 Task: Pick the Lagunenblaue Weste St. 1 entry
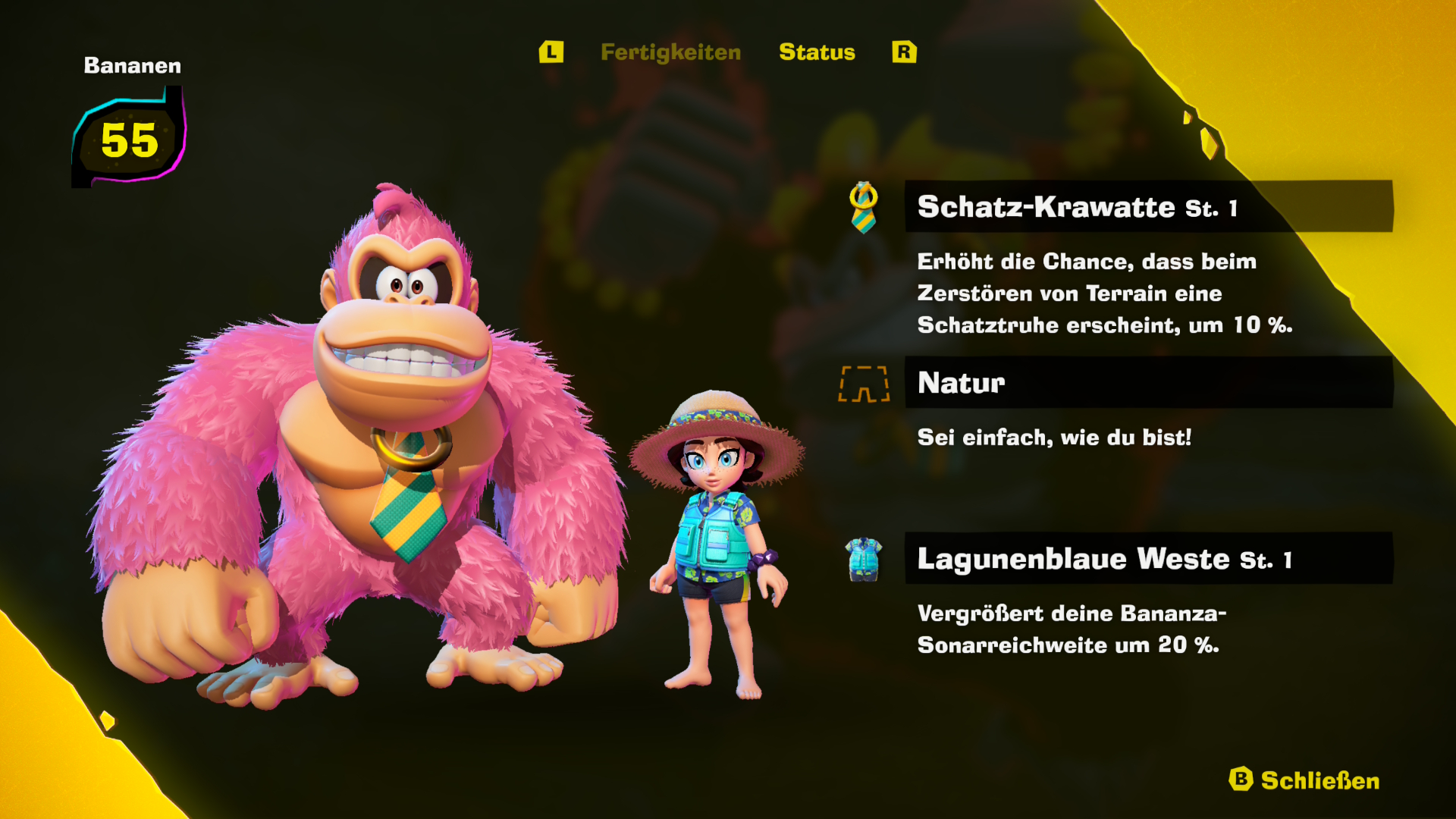(x=1148, y=559)
